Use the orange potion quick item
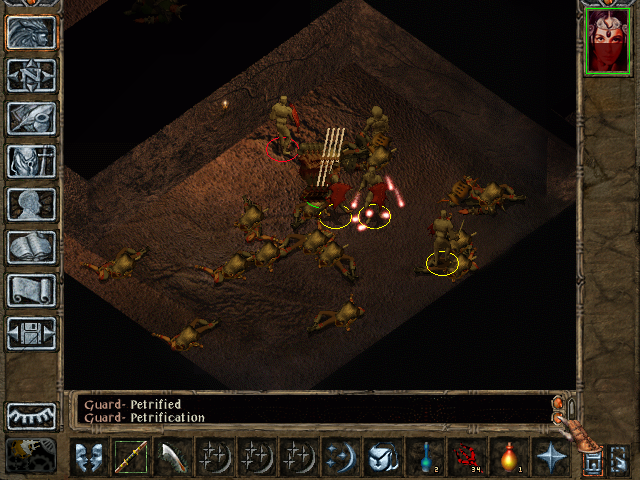The image size is (640, 480). [x=508, y=457]
